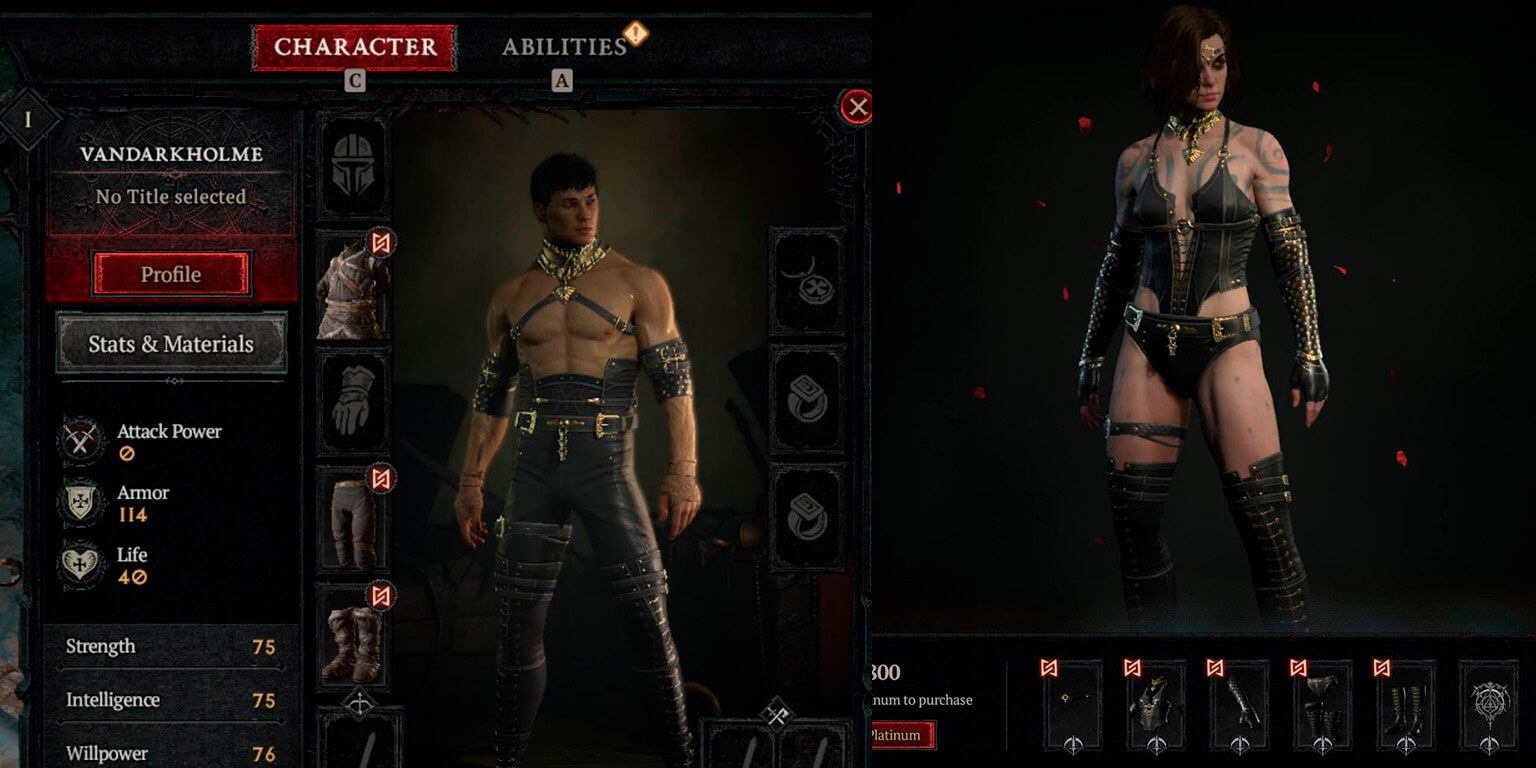Screen dimensions: 1536x768
Task: Click the empty gloves equipment slot
Action: coord(354,402)
